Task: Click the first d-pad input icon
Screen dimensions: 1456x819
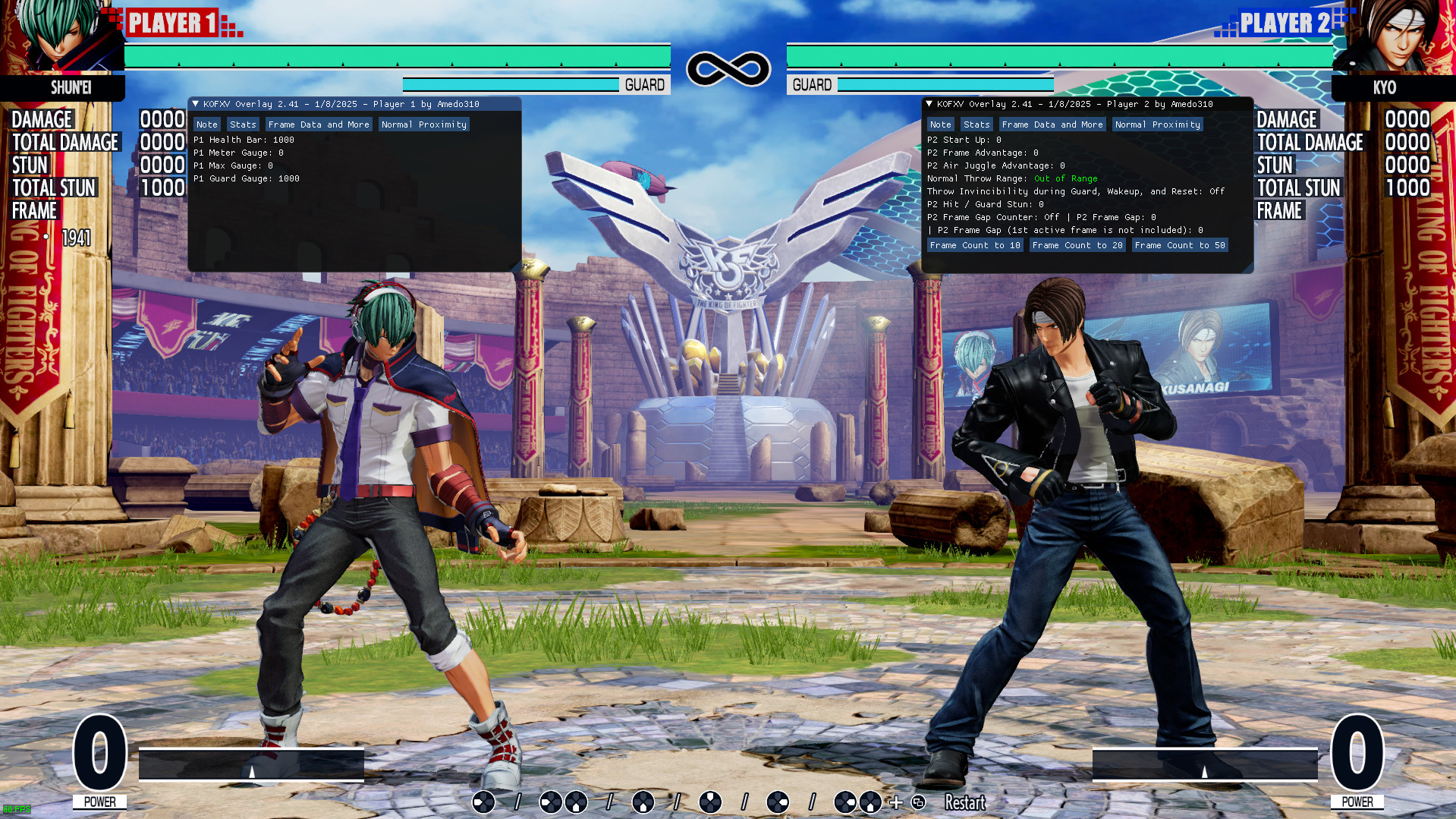Action: tap(483, 802)
